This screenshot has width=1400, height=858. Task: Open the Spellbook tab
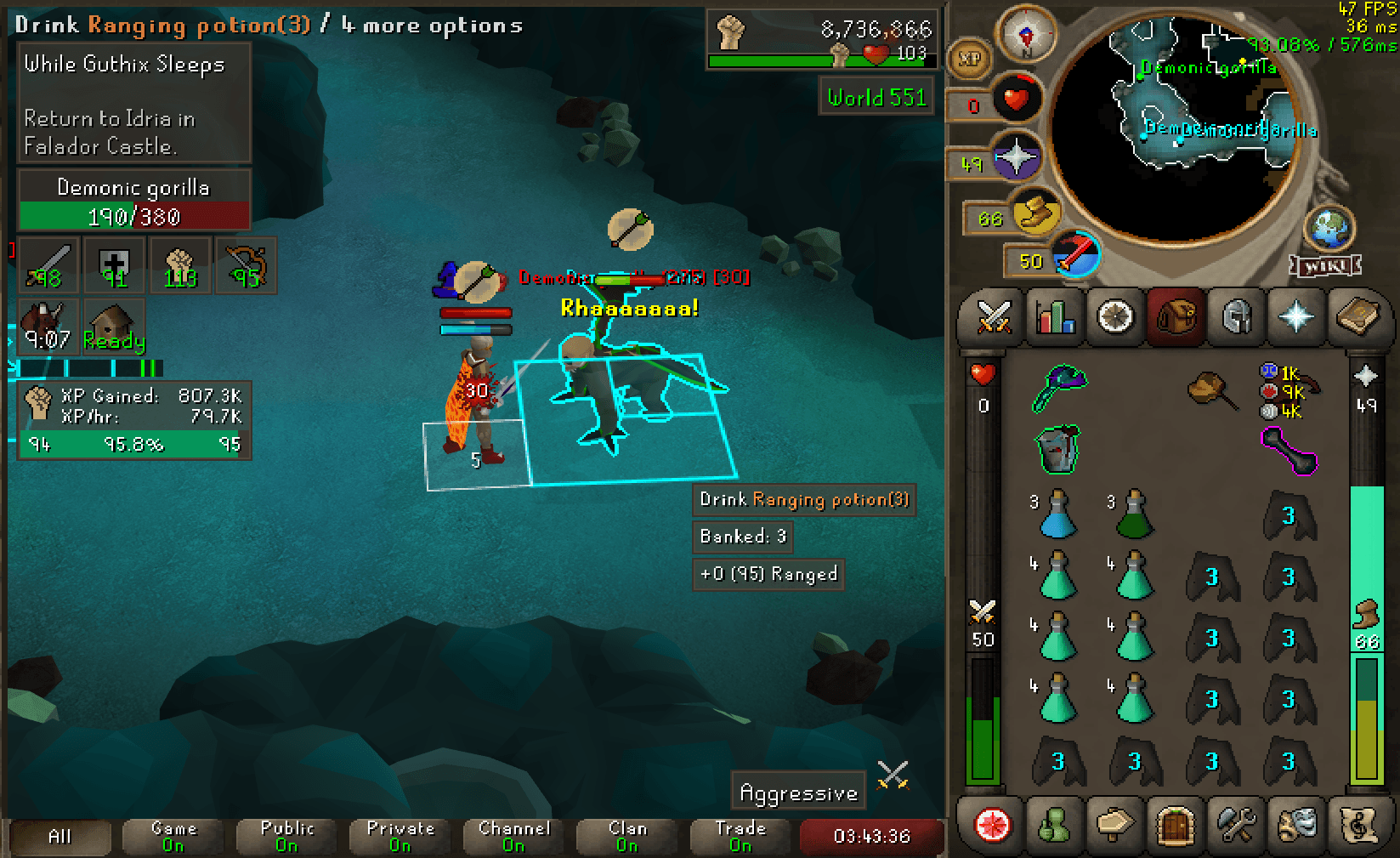coord(1357,317)
